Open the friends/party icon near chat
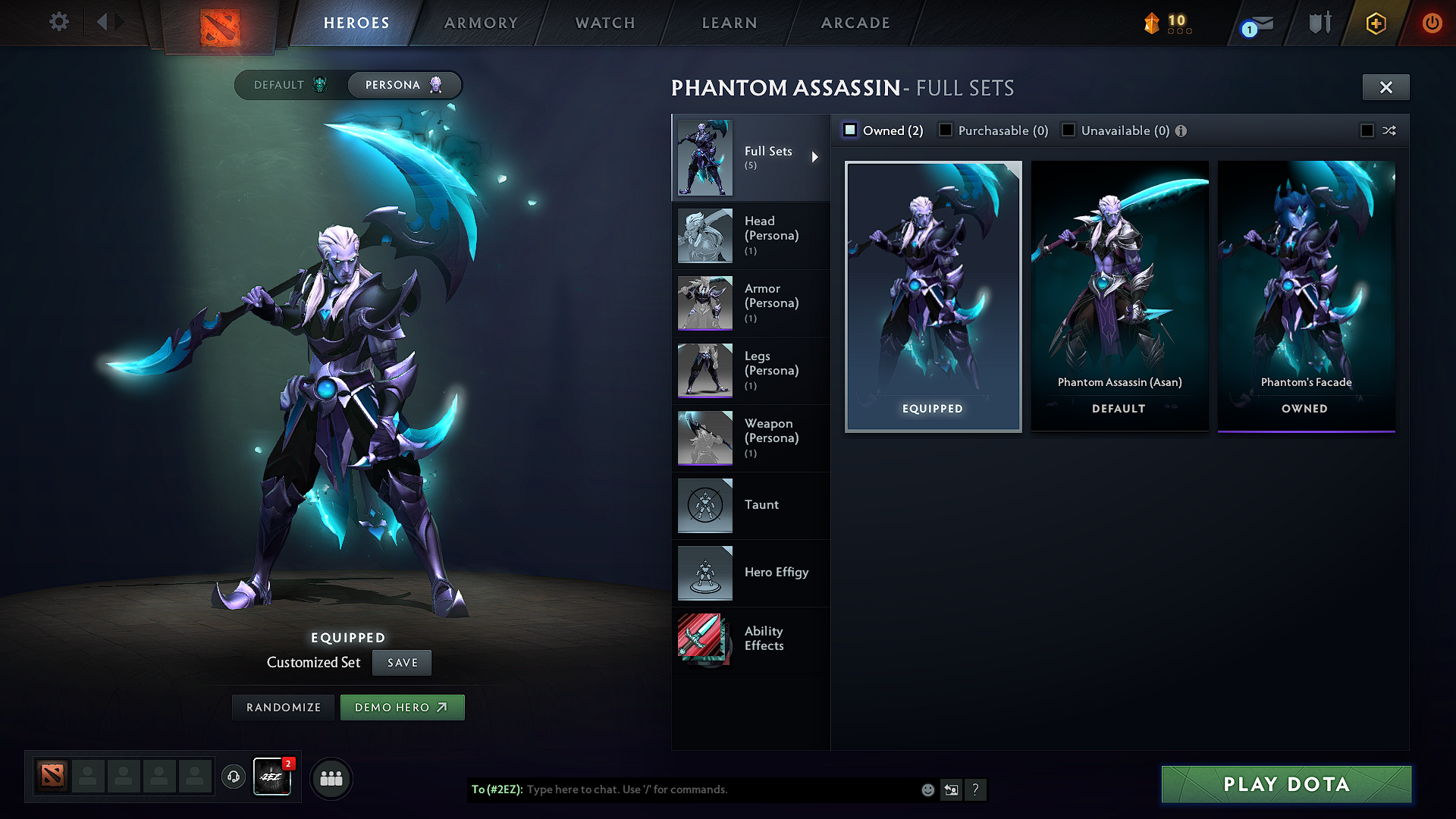This screenshot has width=1456, height=819. coord(331,777)
